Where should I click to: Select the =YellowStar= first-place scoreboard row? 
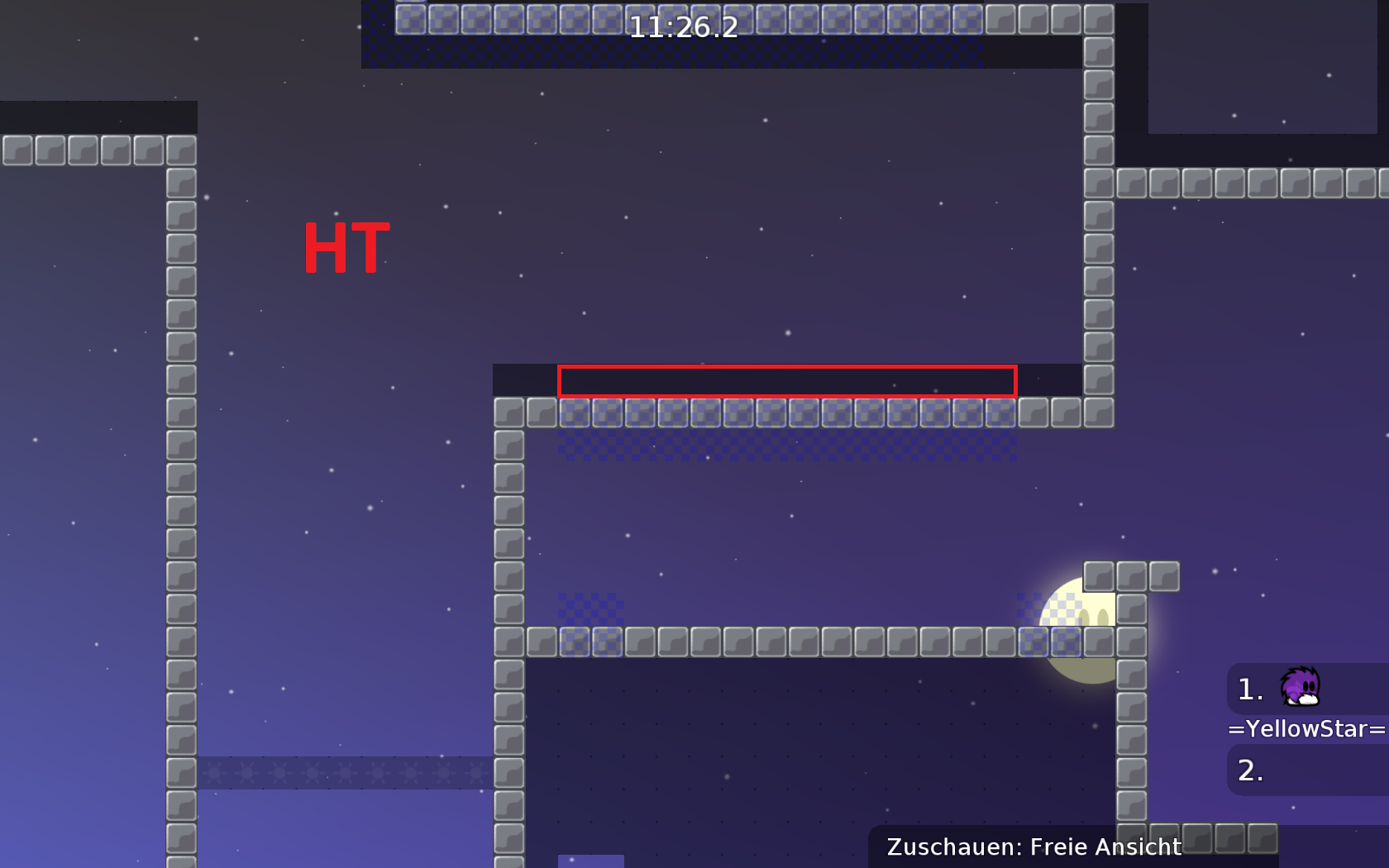coord(1306,689)
